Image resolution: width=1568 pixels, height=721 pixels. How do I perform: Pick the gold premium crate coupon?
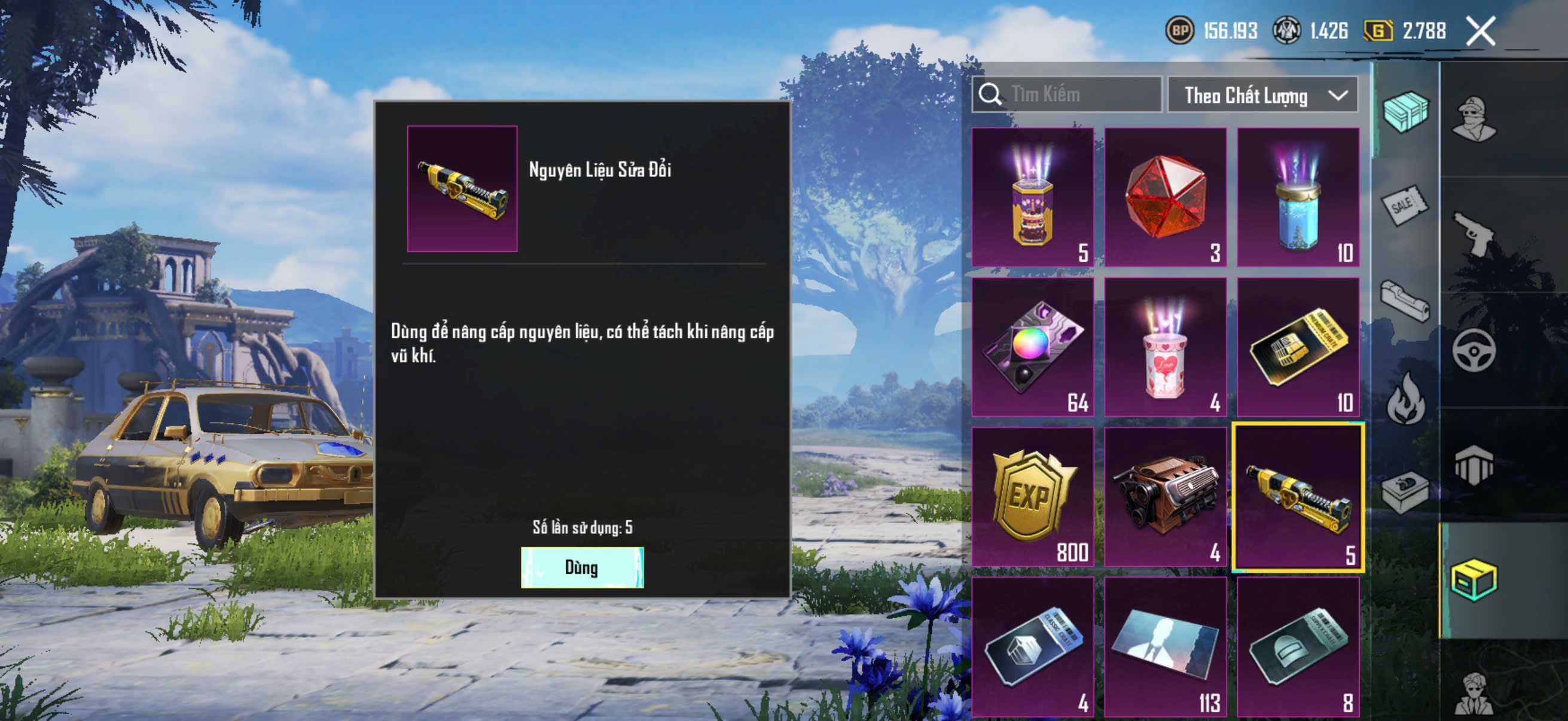click(1298, 347)
